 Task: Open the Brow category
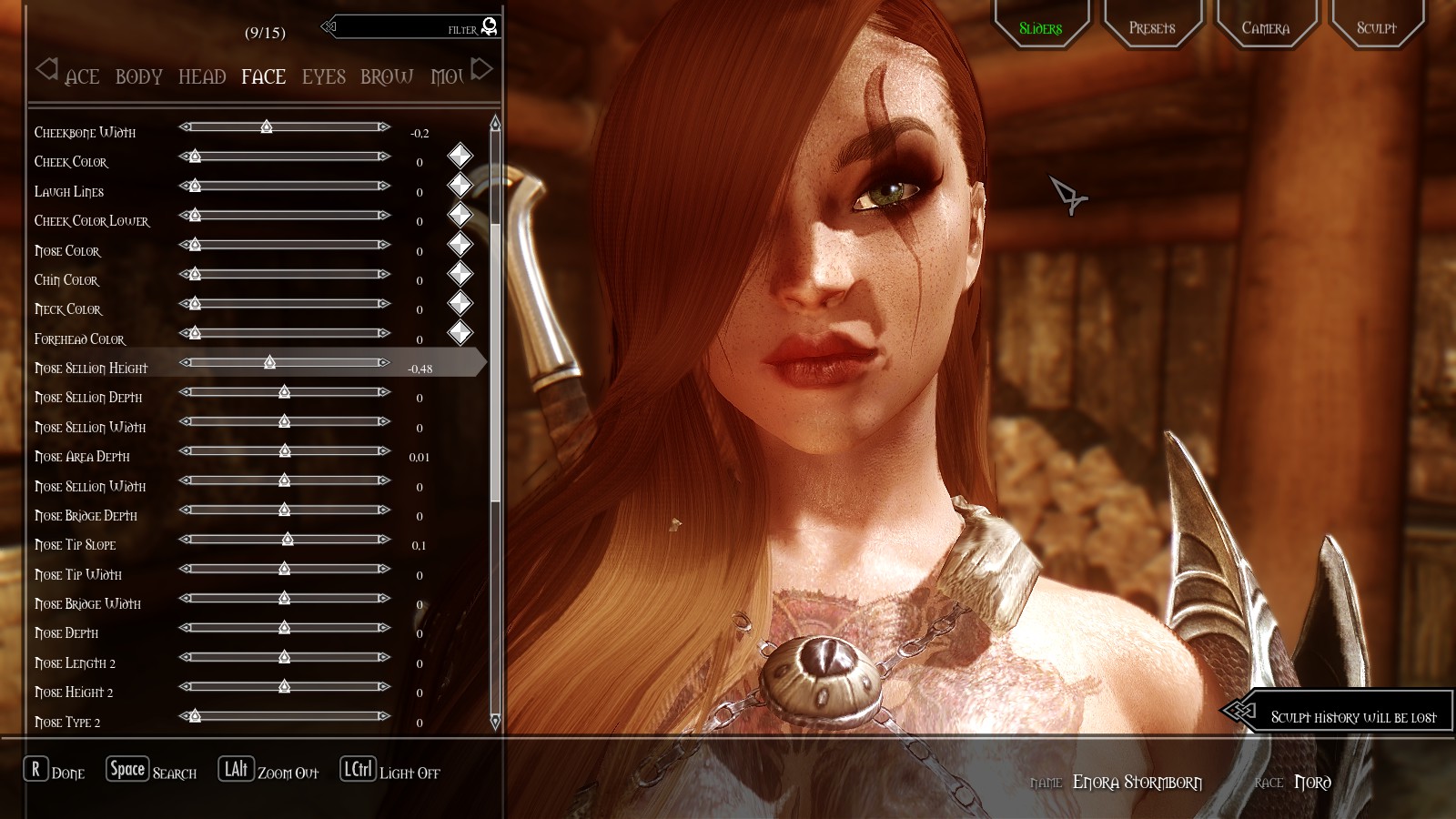387,77
